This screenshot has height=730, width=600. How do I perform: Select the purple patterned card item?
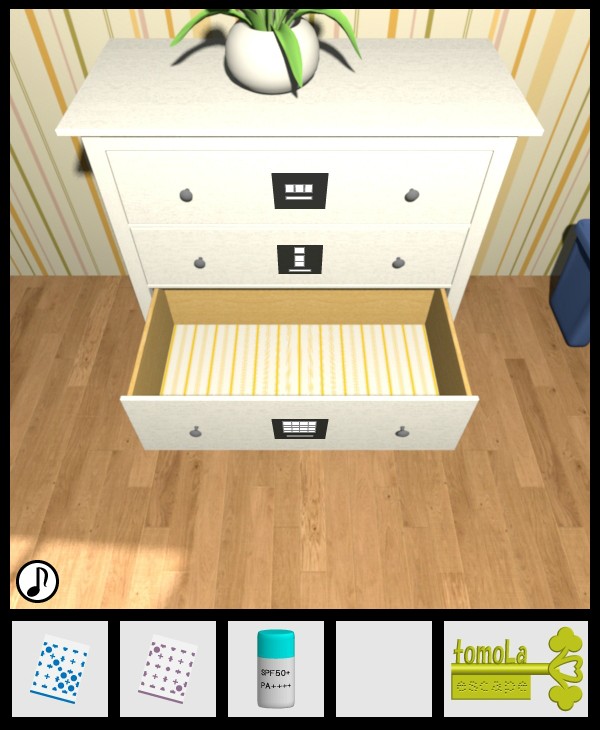pos(168,669)
